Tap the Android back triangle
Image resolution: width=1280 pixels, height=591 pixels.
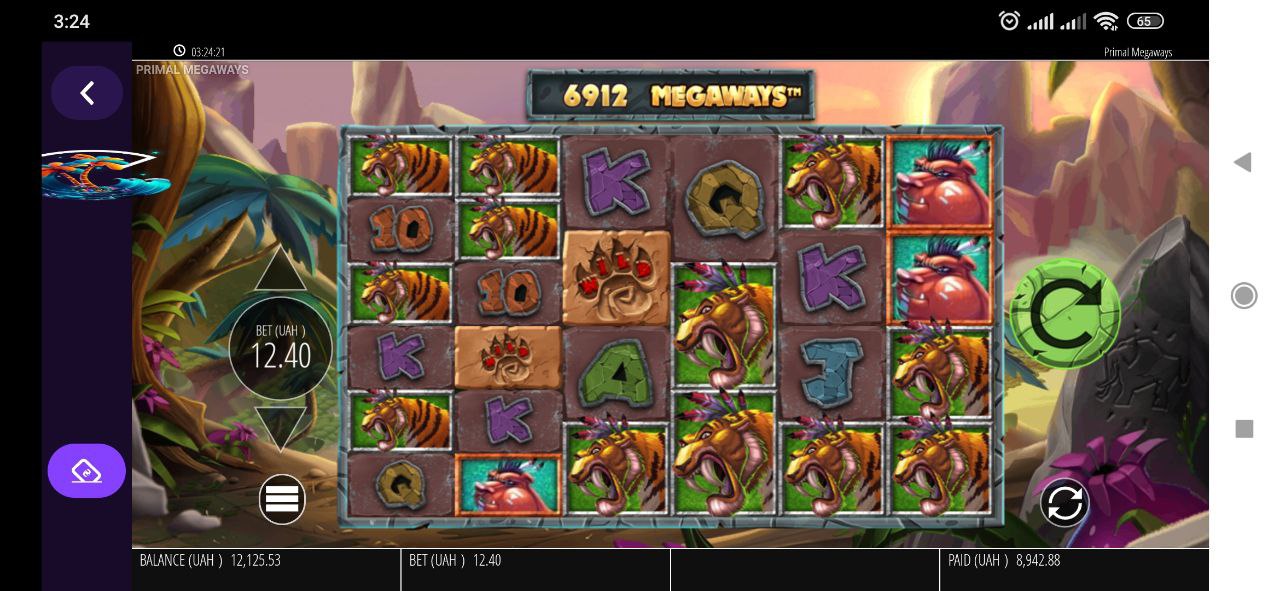click(1243, 163)
